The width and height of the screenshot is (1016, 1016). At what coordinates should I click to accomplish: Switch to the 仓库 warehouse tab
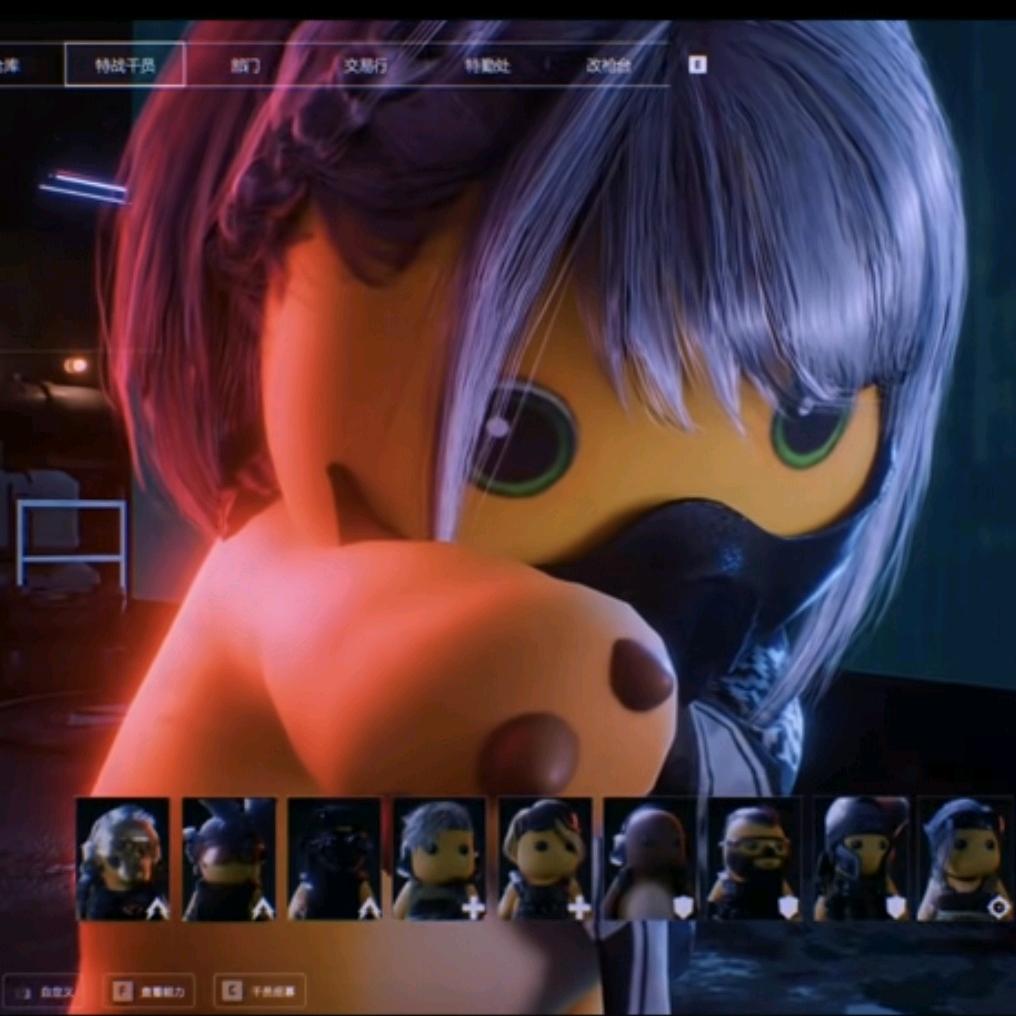[12, 66]
